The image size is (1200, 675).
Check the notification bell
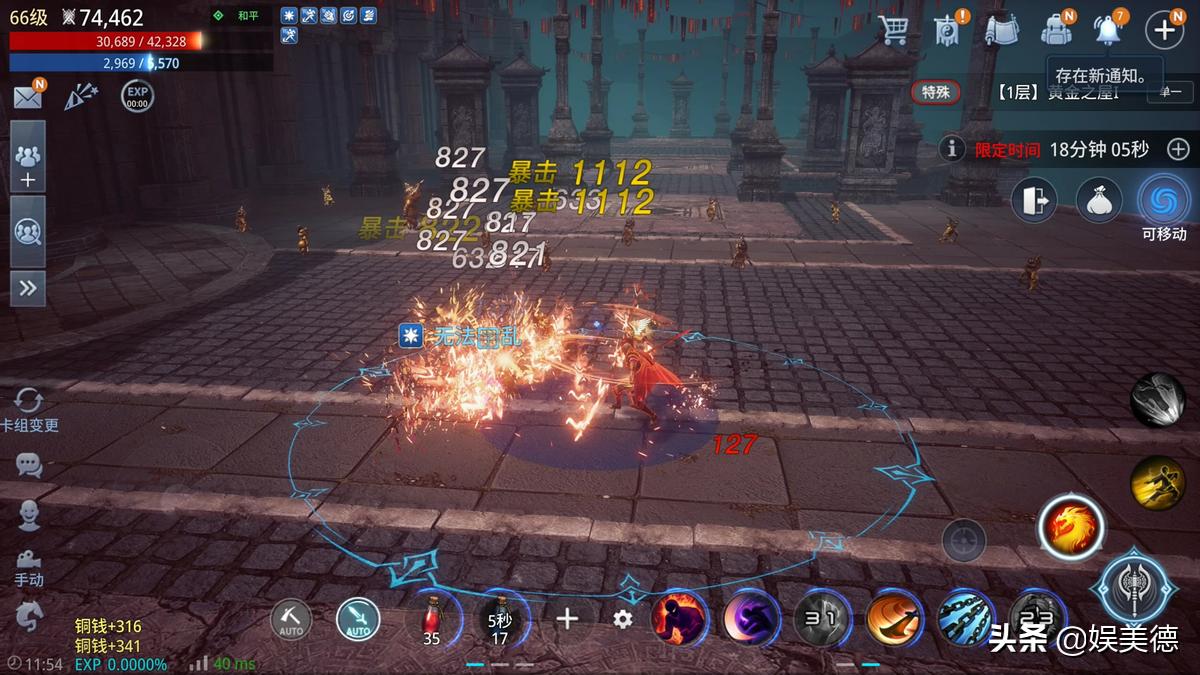point(1108,30)
